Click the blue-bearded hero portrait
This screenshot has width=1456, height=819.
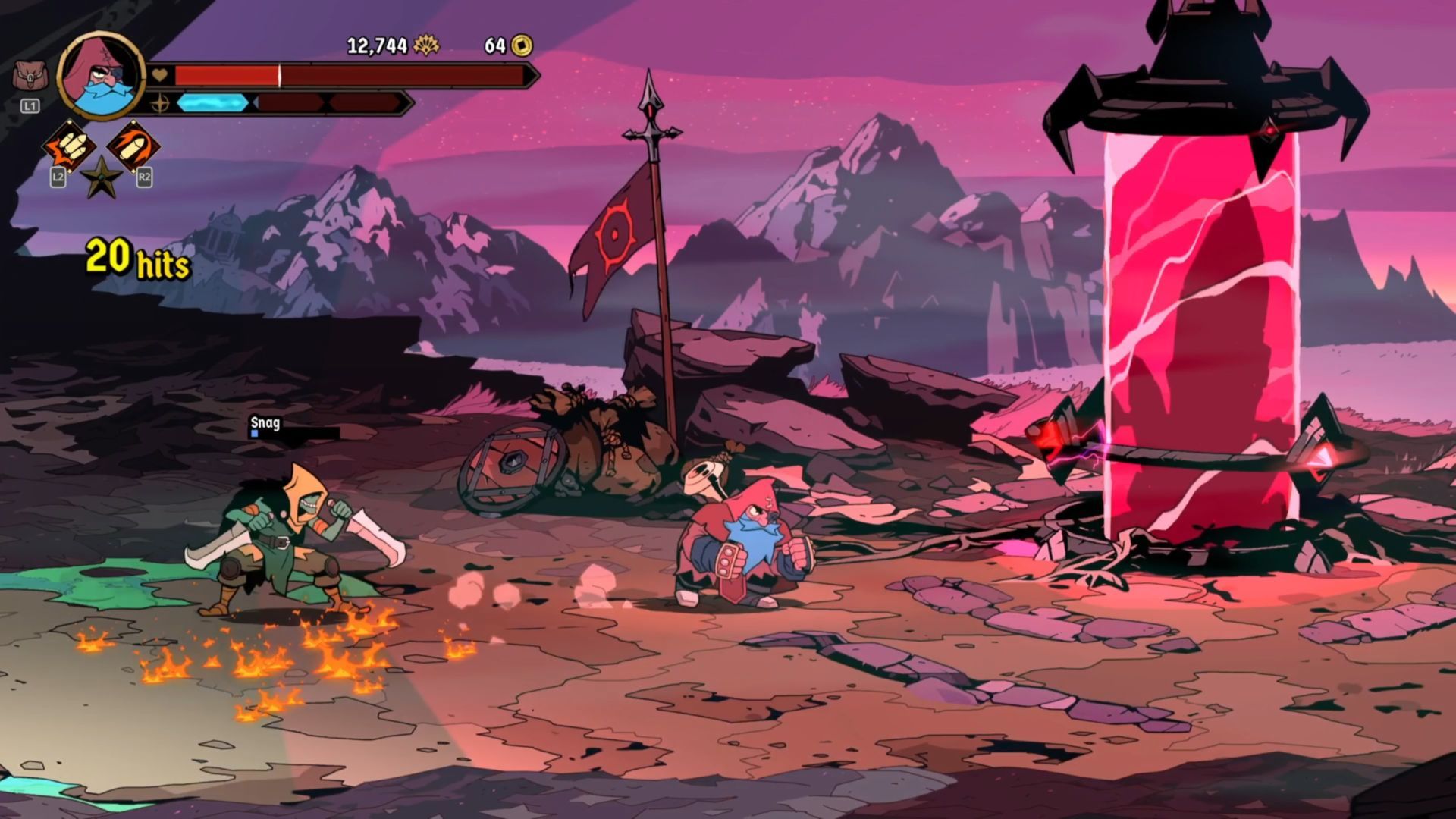[x=101, y=76]
